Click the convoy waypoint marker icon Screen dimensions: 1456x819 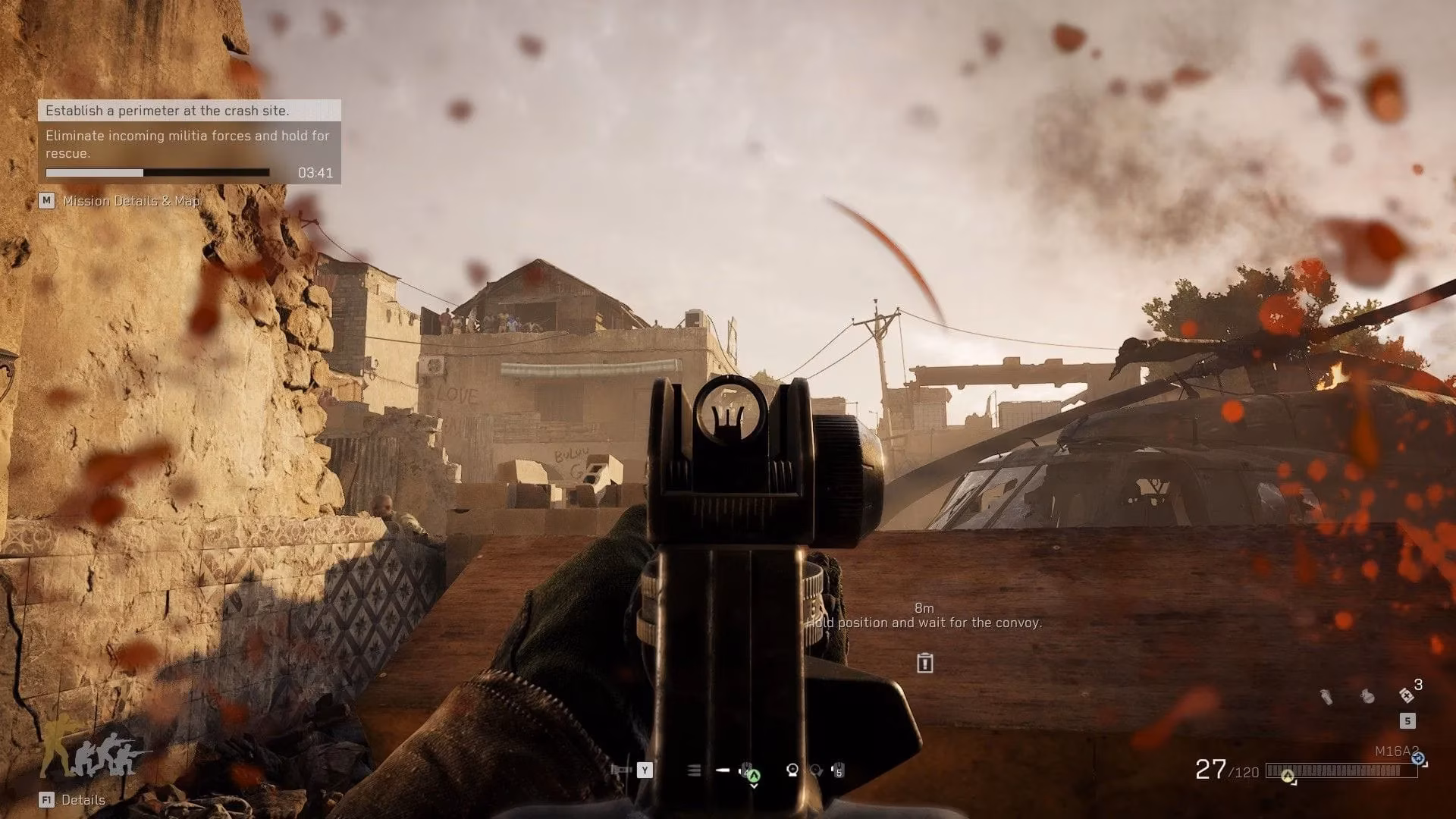(924, 664)
